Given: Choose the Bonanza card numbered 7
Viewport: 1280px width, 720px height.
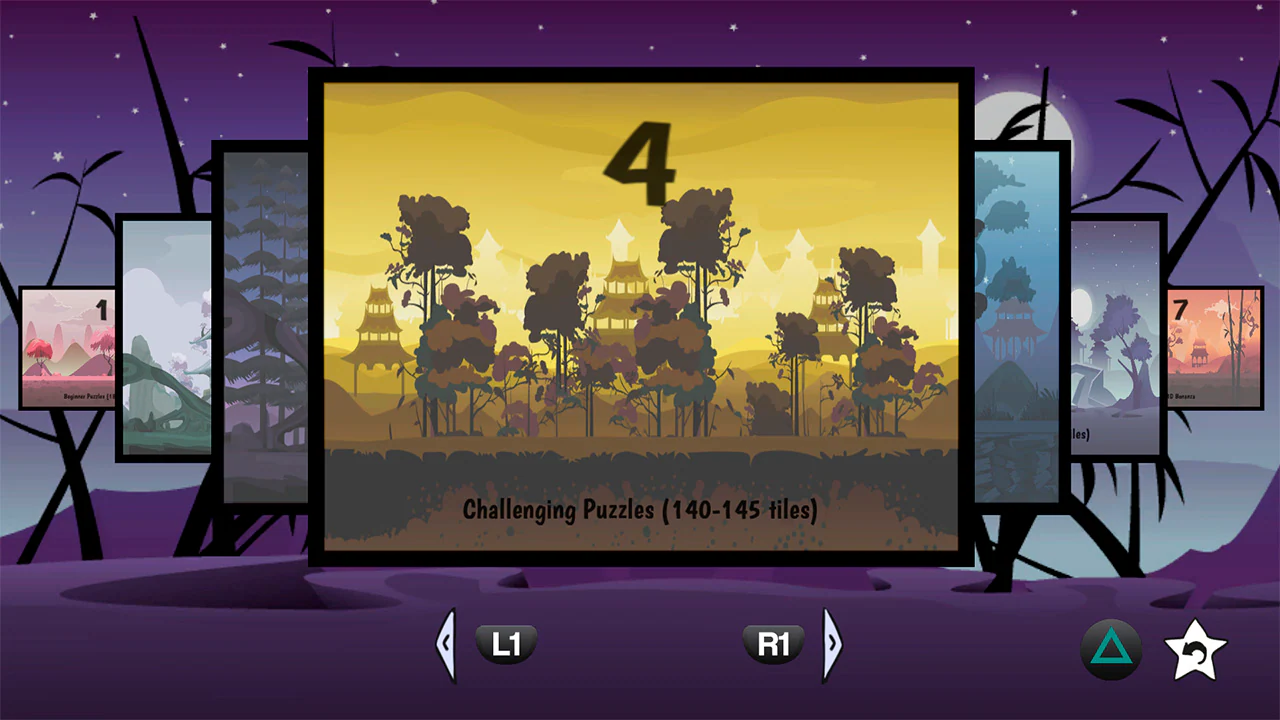Looking at the screenshot, I should click(1216, 348).
